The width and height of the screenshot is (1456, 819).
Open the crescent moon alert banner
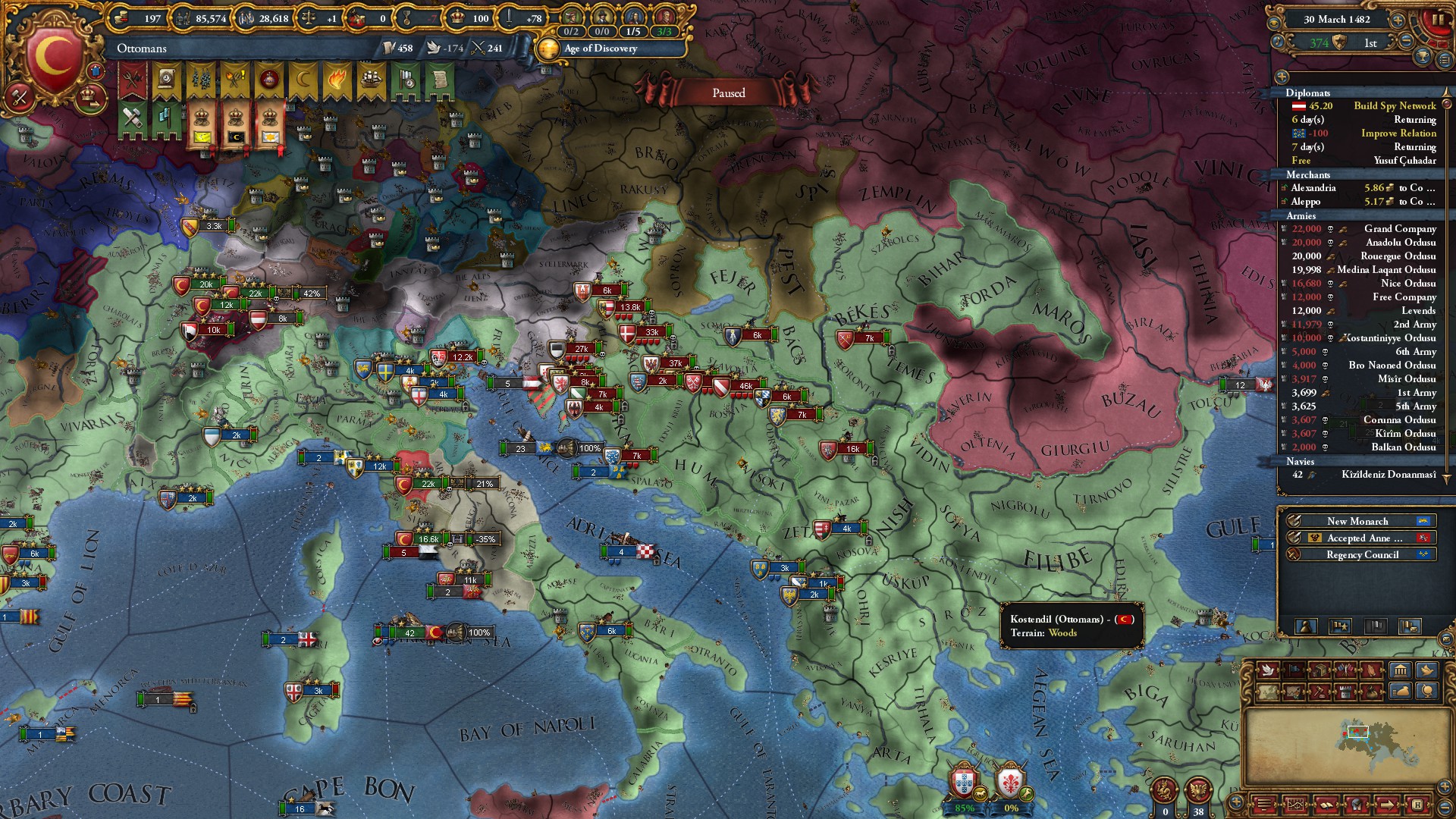coord(303,79)
